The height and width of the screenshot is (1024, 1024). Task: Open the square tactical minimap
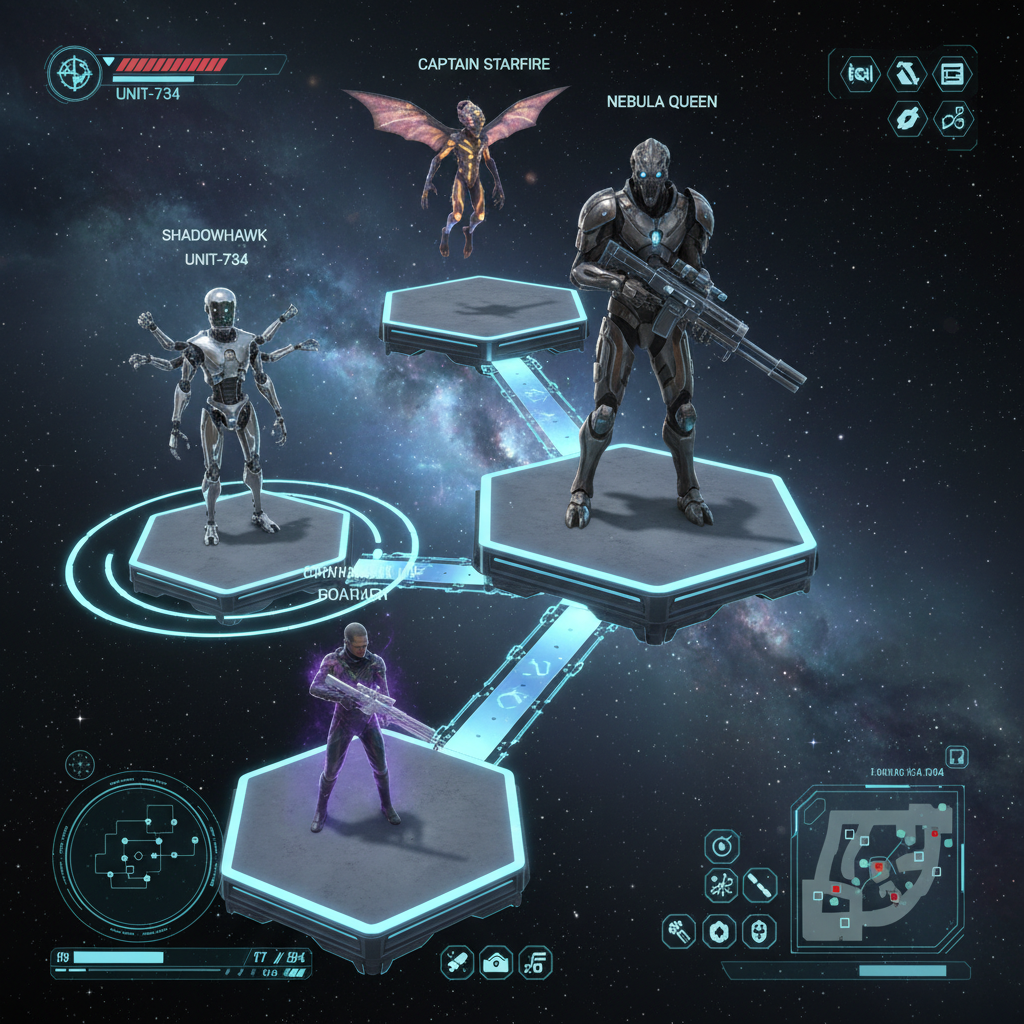point(877,867)
